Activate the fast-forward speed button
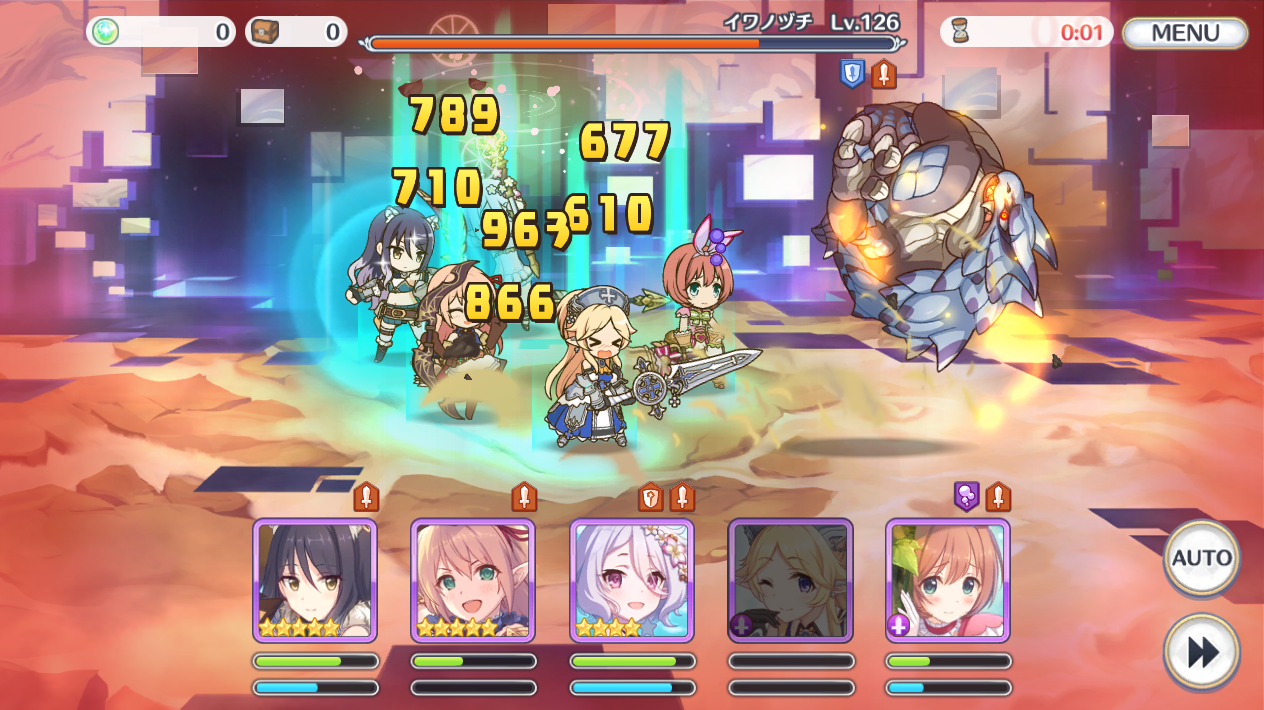 (x=1201, y=652)
